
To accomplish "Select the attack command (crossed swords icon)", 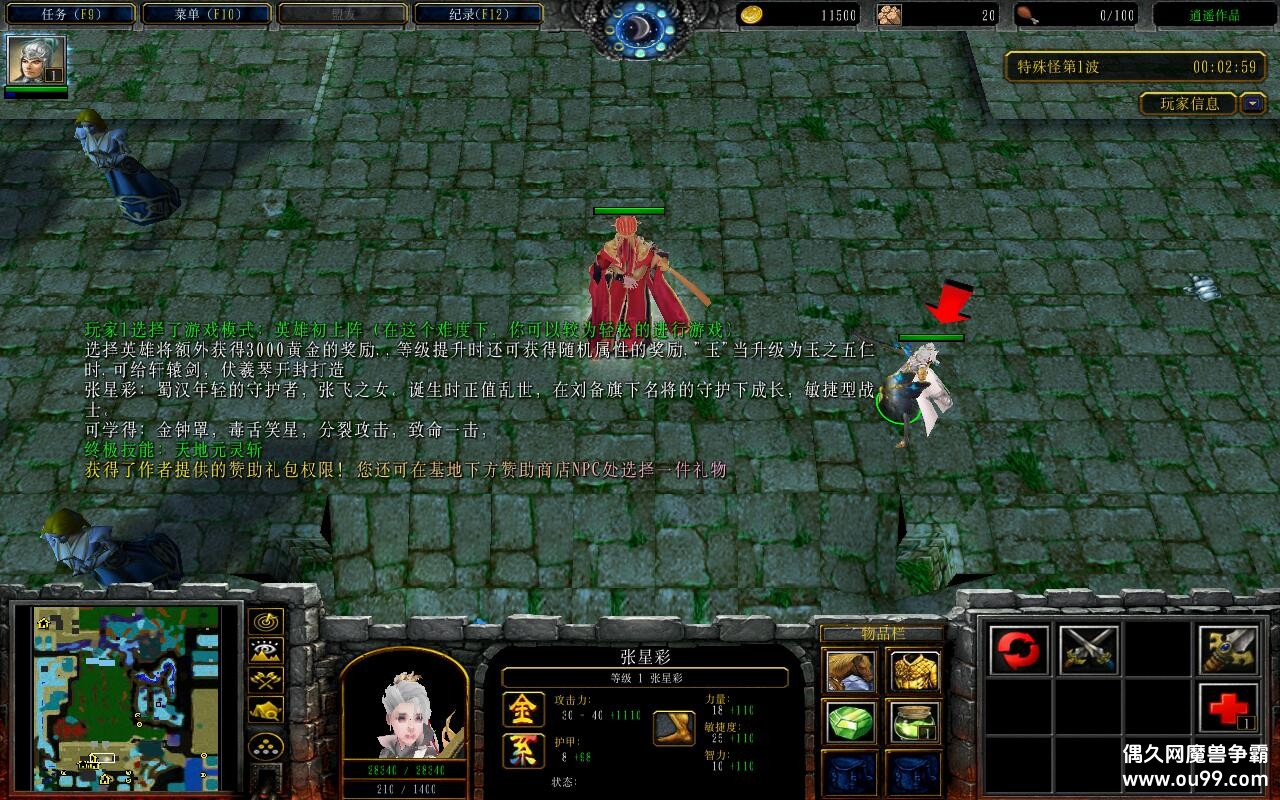I will [1089, 649].
